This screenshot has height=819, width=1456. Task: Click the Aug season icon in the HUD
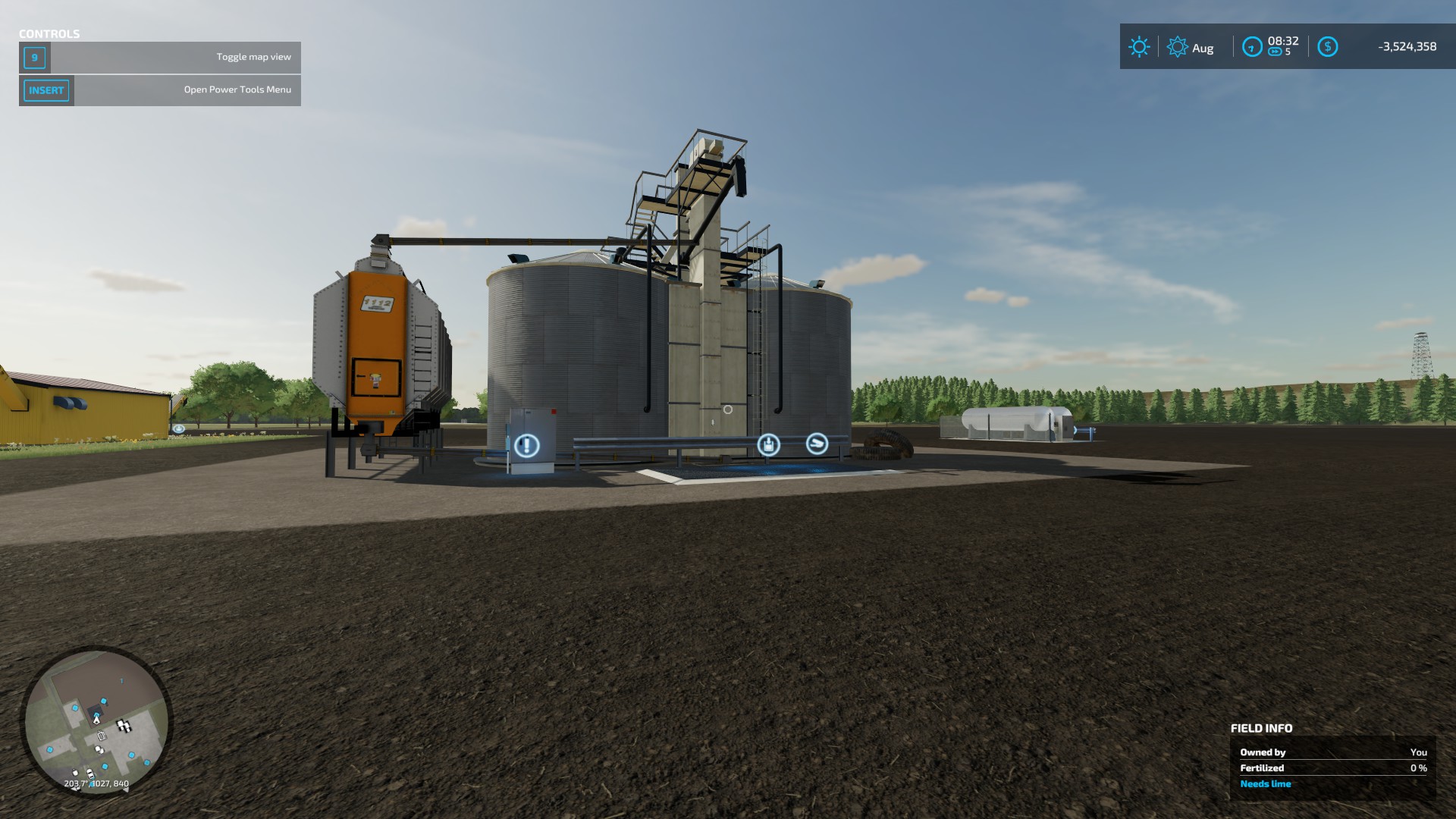tap(1178, 48)
